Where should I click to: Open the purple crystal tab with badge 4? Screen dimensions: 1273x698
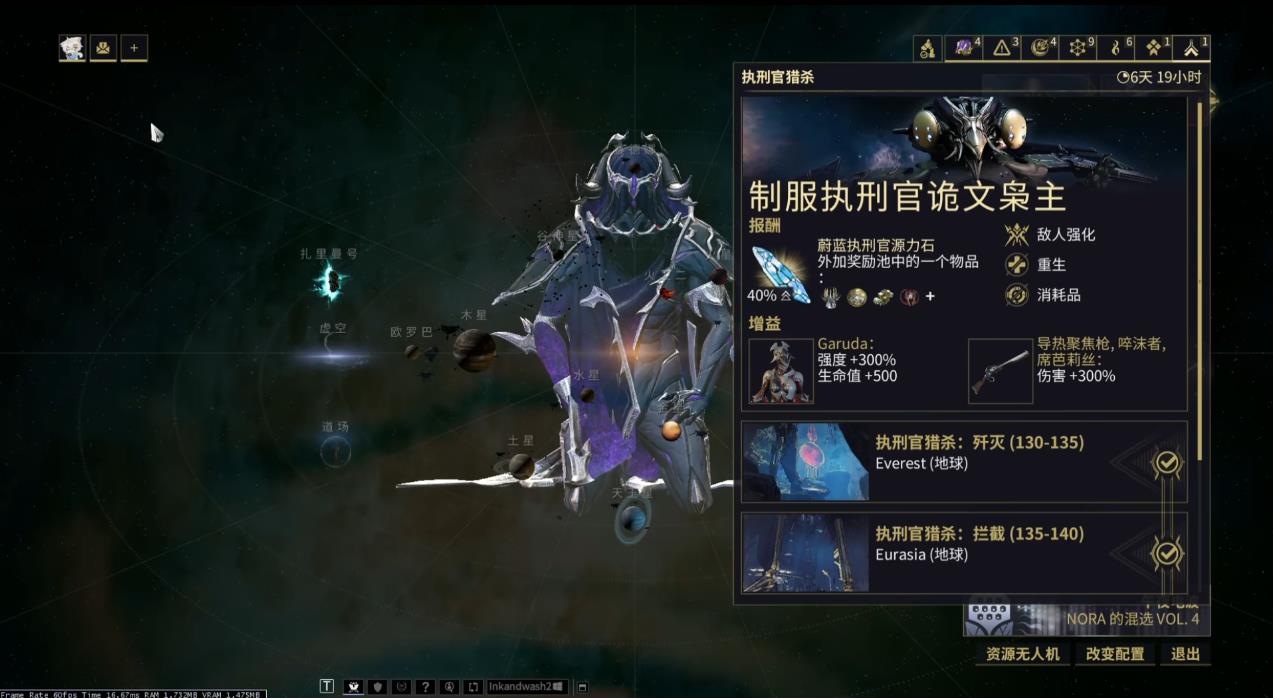point(966,48)
